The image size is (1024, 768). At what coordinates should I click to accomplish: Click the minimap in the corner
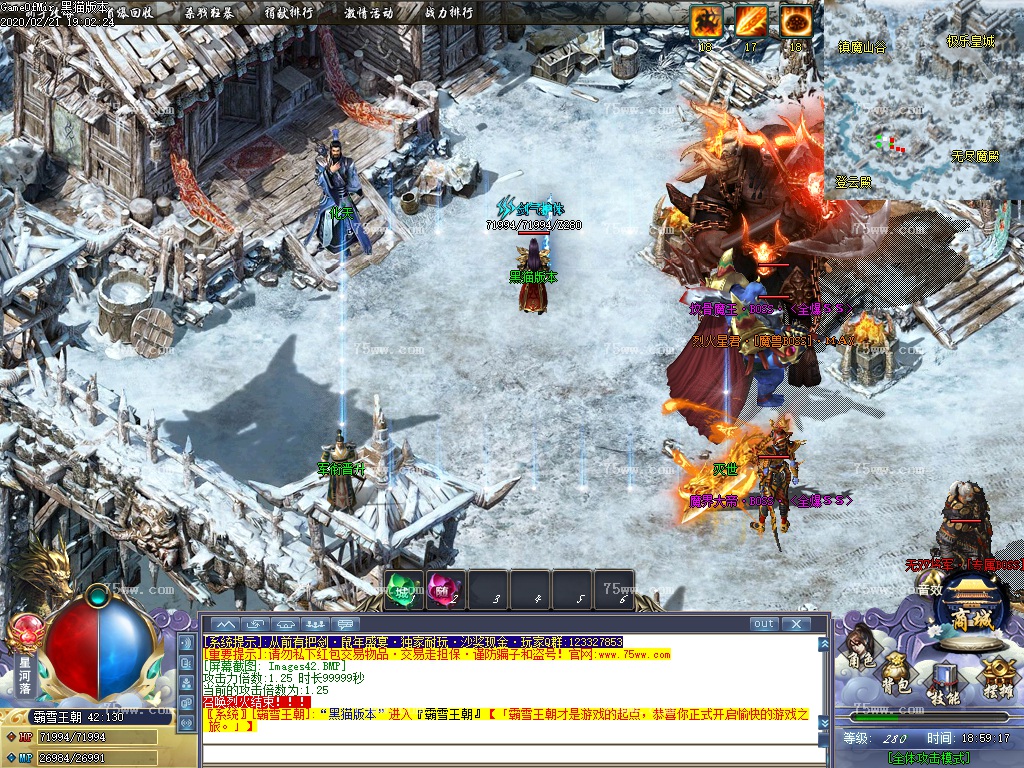(x=922, y=100)
